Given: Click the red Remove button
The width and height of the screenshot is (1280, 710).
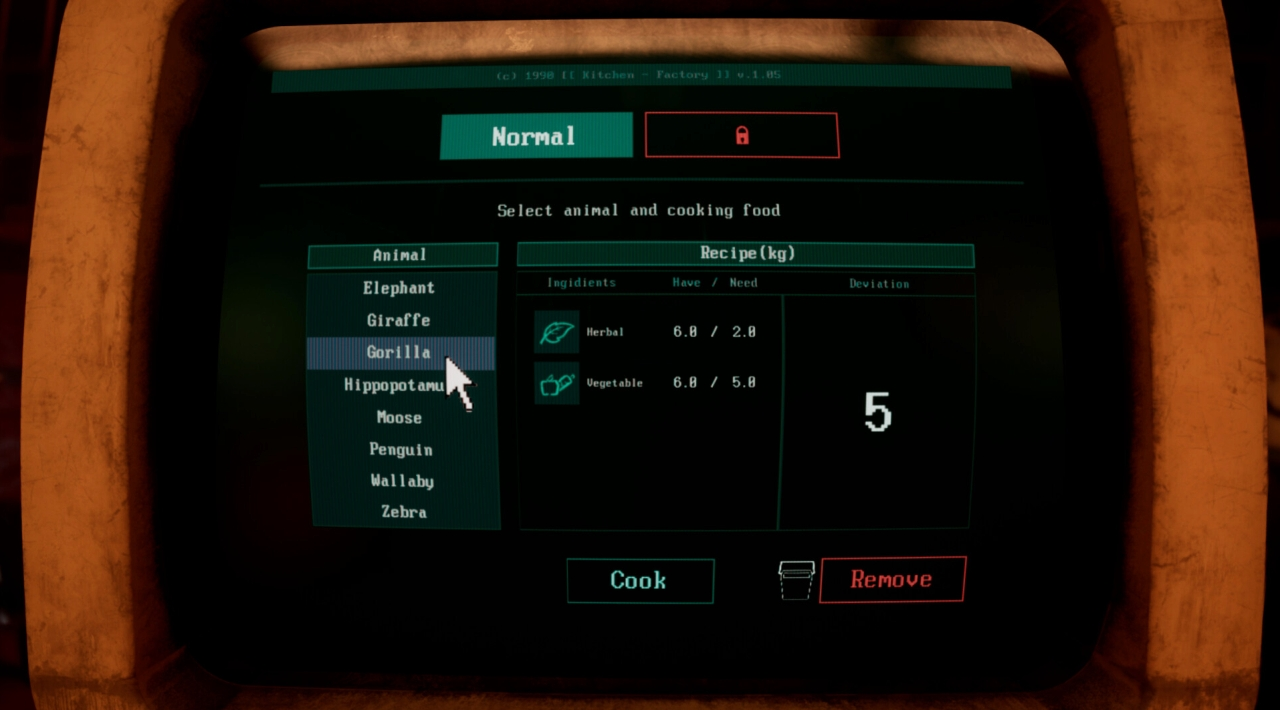Looking at the screenshot, I should click(x=892, y=579).
